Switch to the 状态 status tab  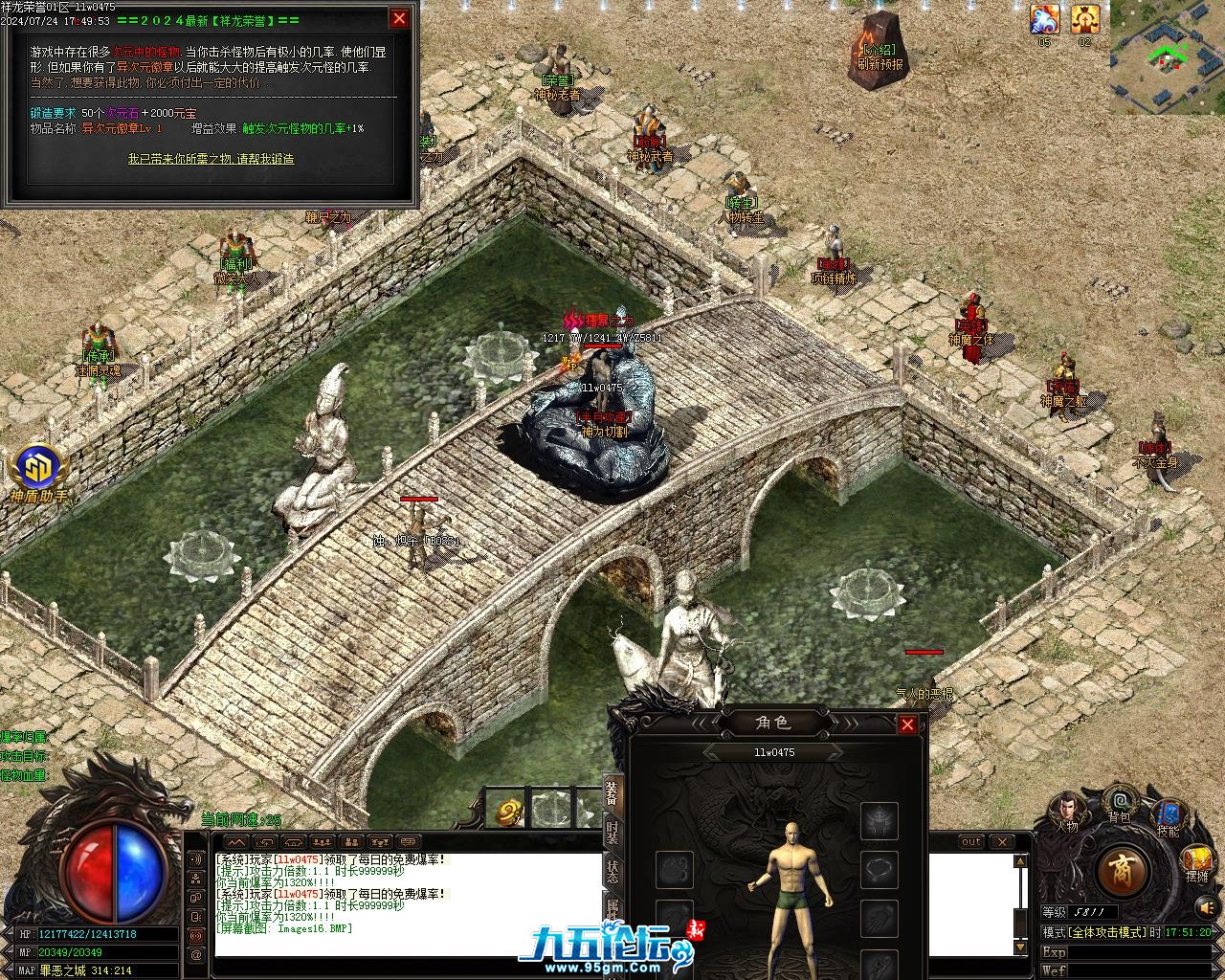coord(612,871)
